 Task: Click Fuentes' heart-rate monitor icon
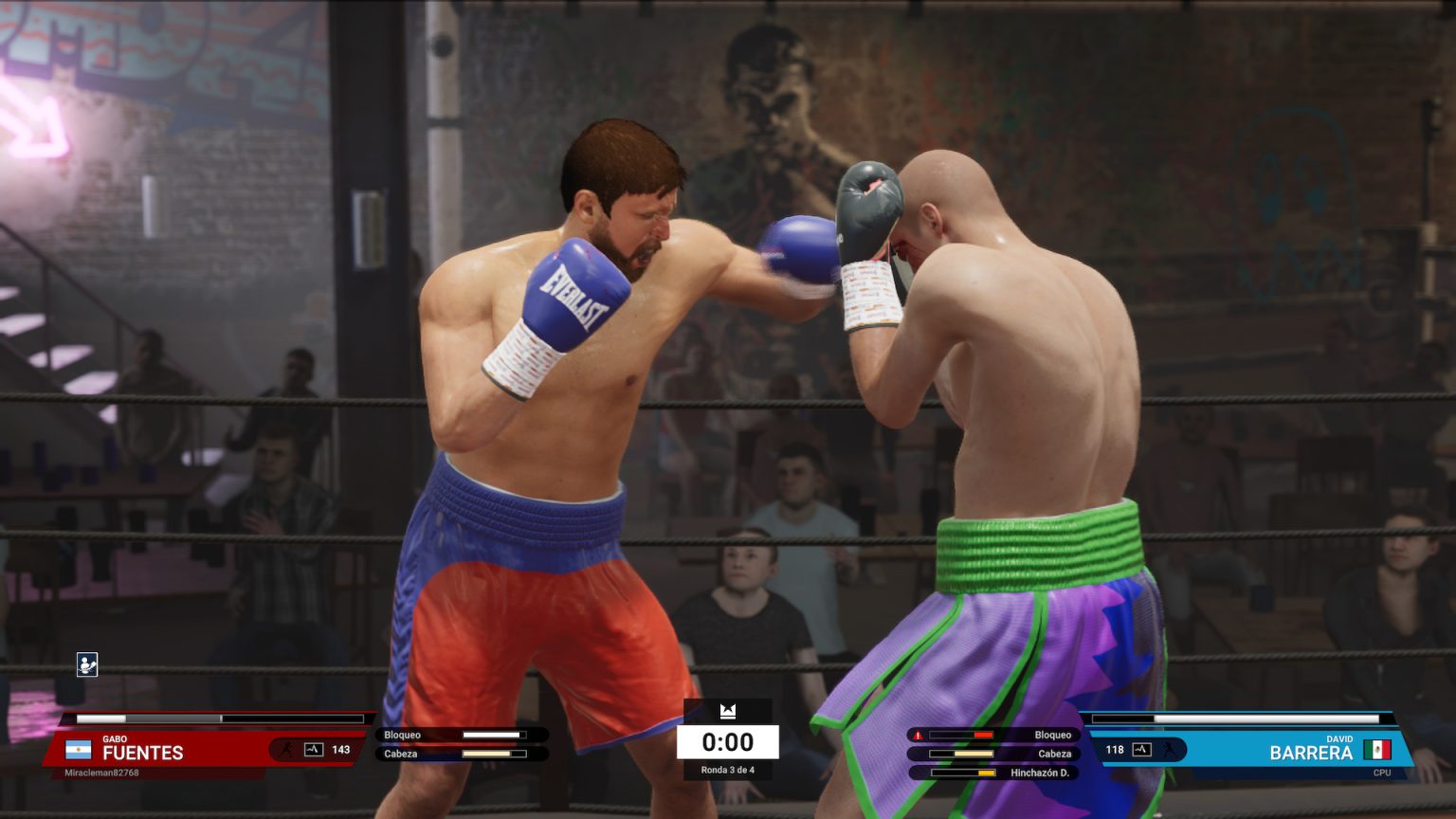pos(314,750)
